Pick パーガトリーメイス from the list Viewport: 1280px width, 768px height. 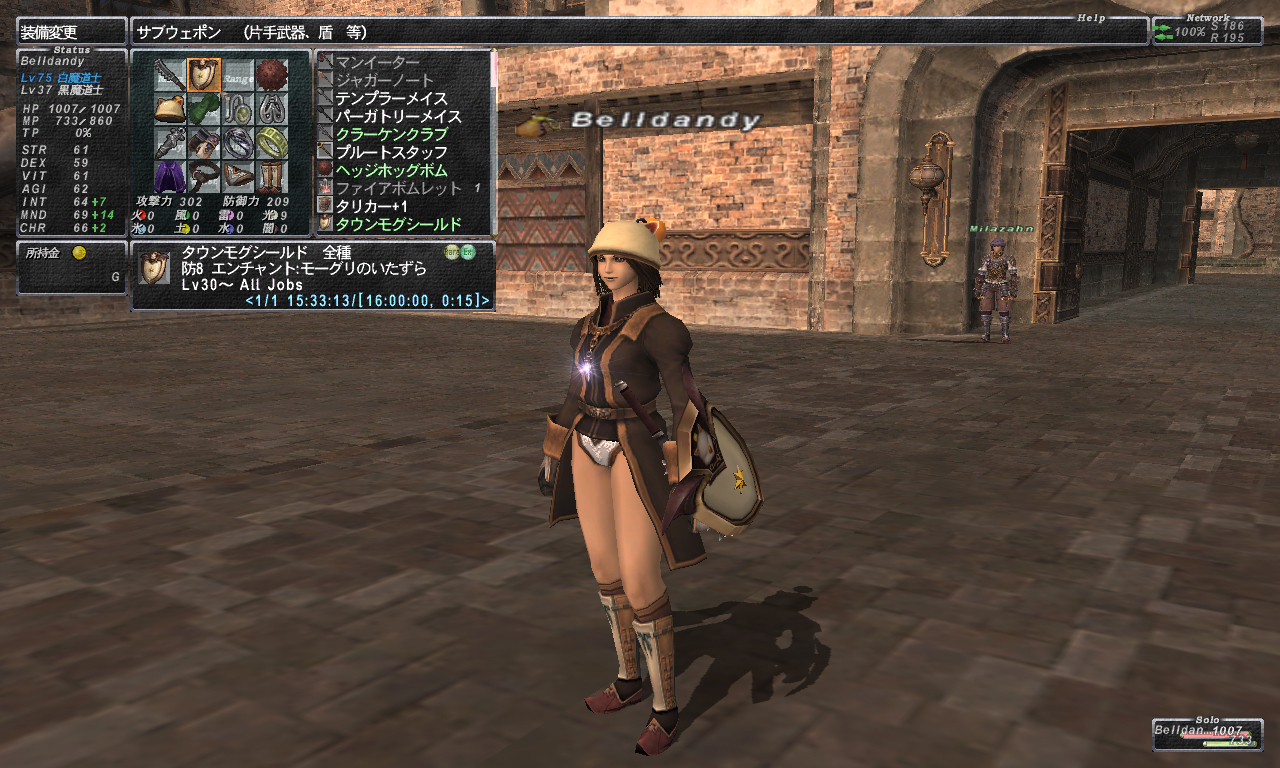click(398, 116)
